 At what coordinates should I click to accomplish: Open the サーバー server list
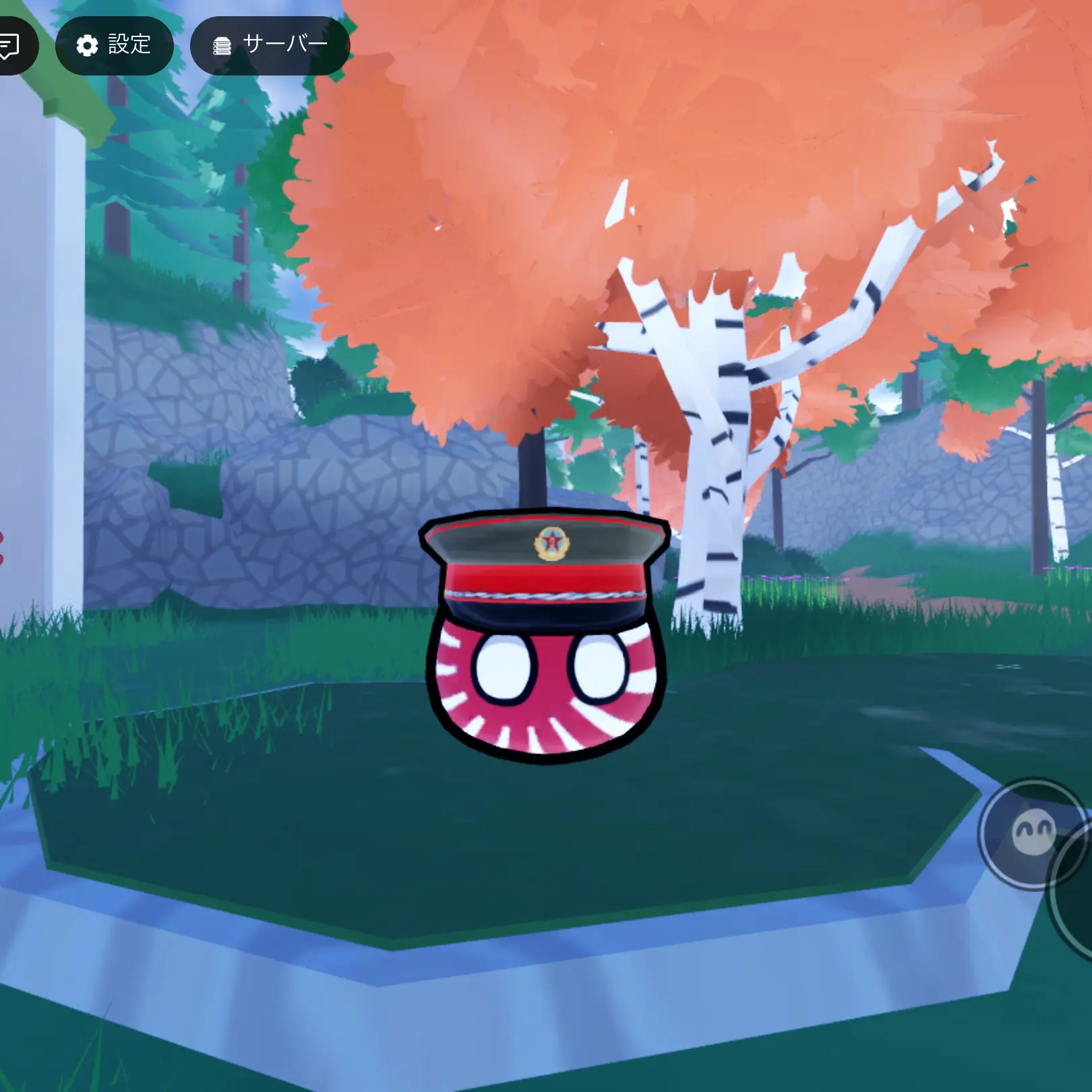tap(270, 45)
